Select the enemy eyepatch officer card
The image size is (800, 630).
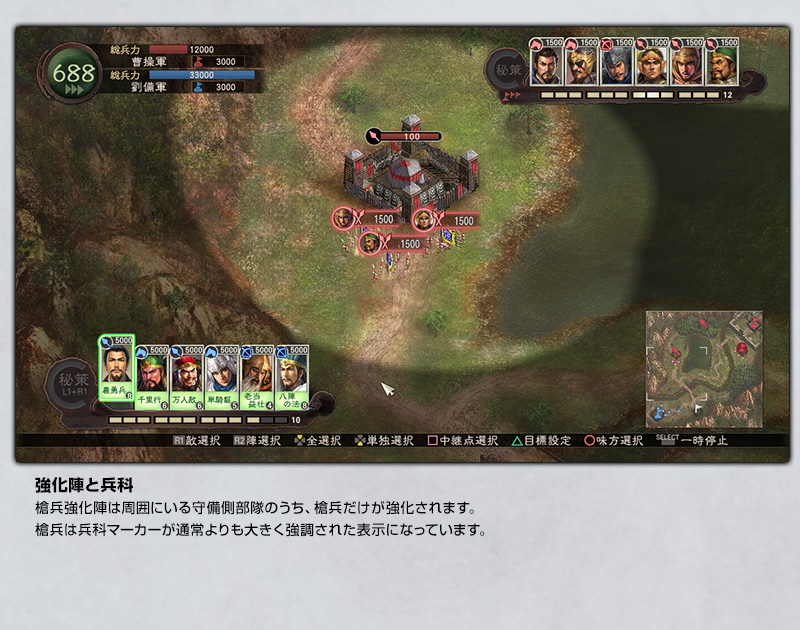coord(582,65)
